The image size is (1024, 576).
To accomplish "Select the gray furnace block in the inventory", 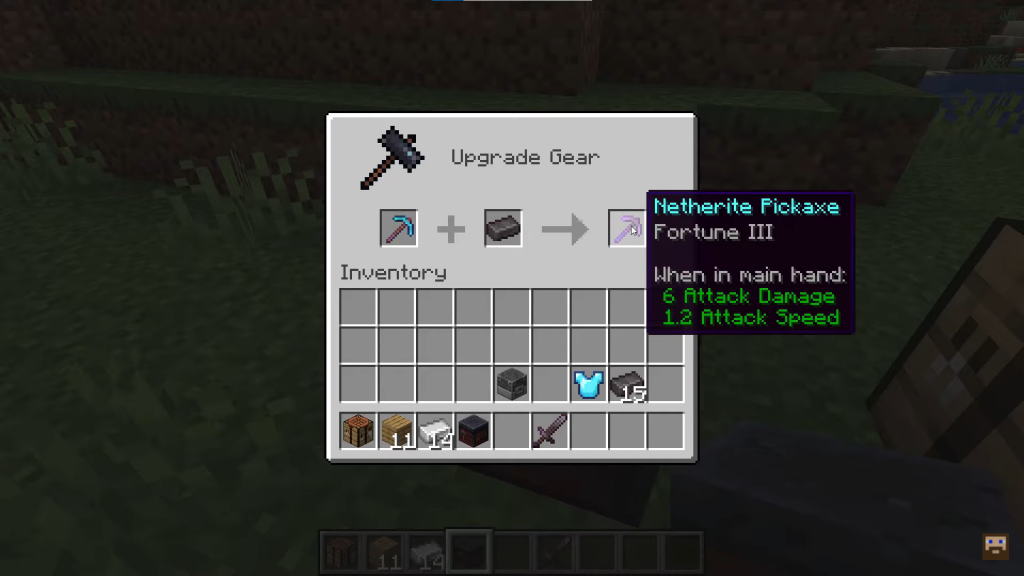I will tap(512, 384).
